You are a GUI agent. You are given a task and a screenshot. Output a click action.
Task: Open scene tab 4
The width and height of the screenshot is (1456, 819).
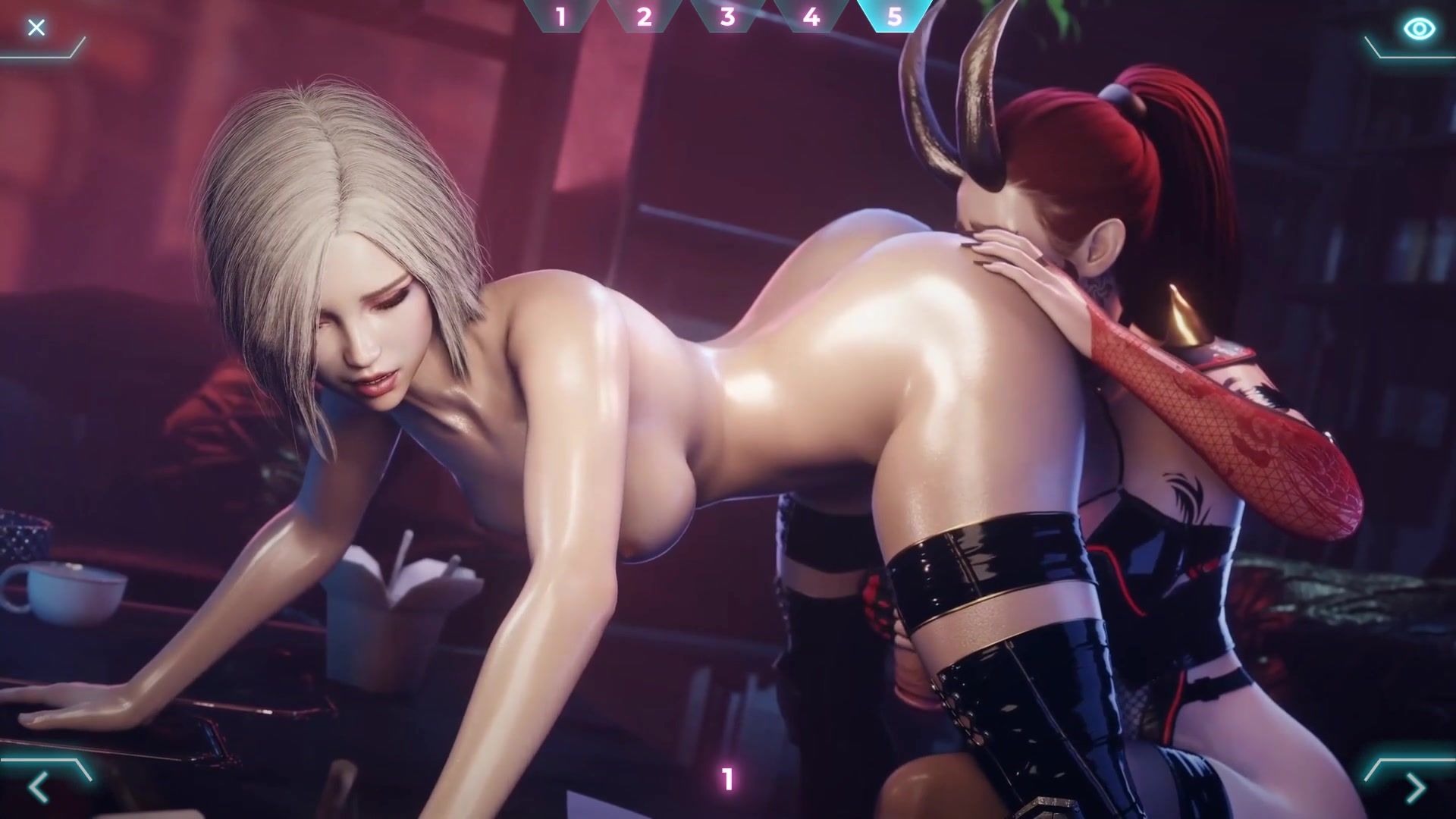coord(811,16)
